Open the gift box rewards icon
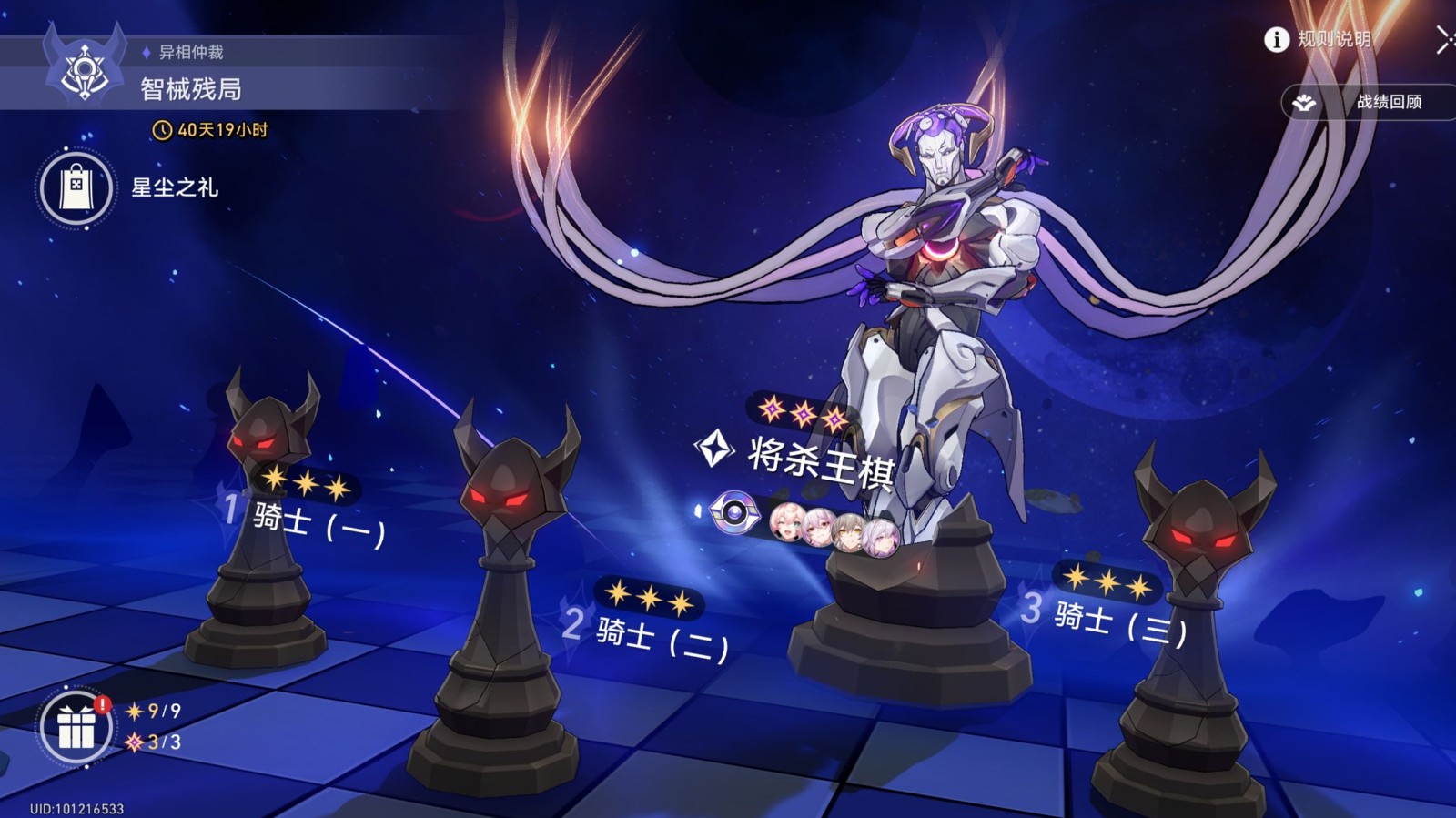Screen dimensions: 1456x818 (x=78, y=728)
